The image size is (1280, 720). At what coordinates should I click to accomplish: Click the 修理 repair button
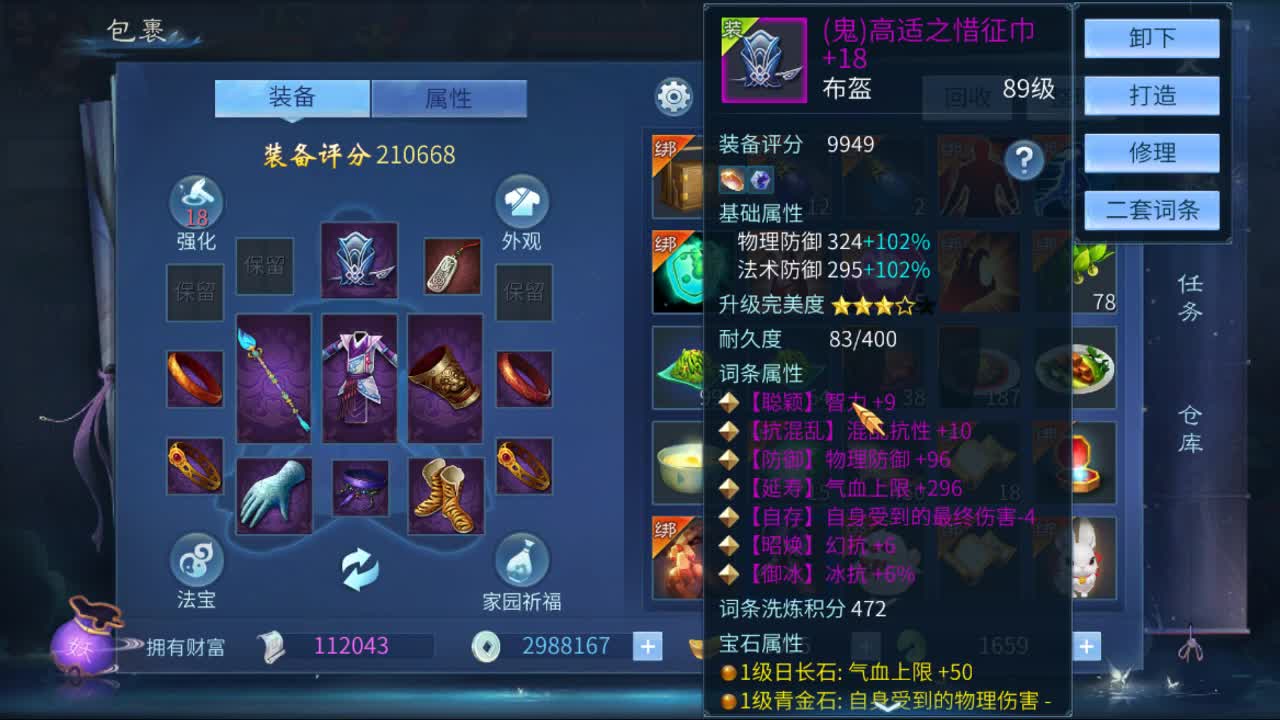point(1151,152)
